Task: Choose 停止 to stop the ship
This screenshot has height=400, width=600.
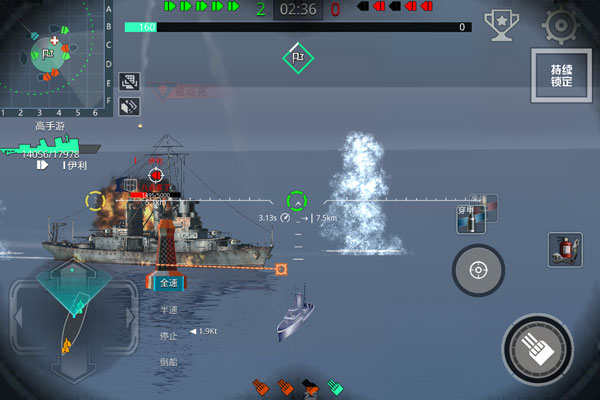Action: click(x=168, y=335)
